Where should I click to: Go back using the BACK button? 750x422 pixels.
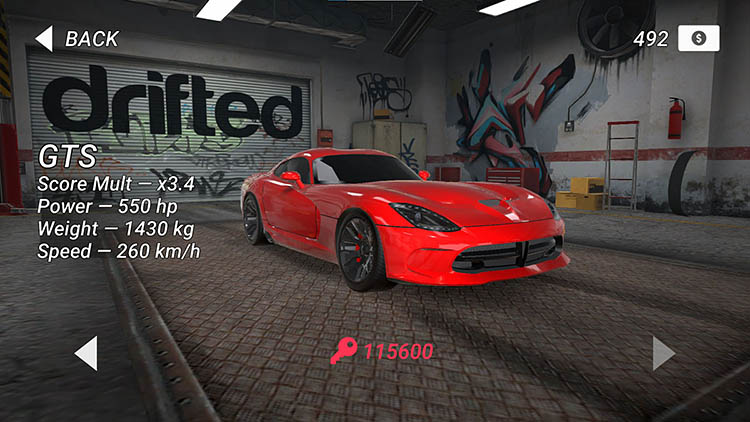pos(77,39)
